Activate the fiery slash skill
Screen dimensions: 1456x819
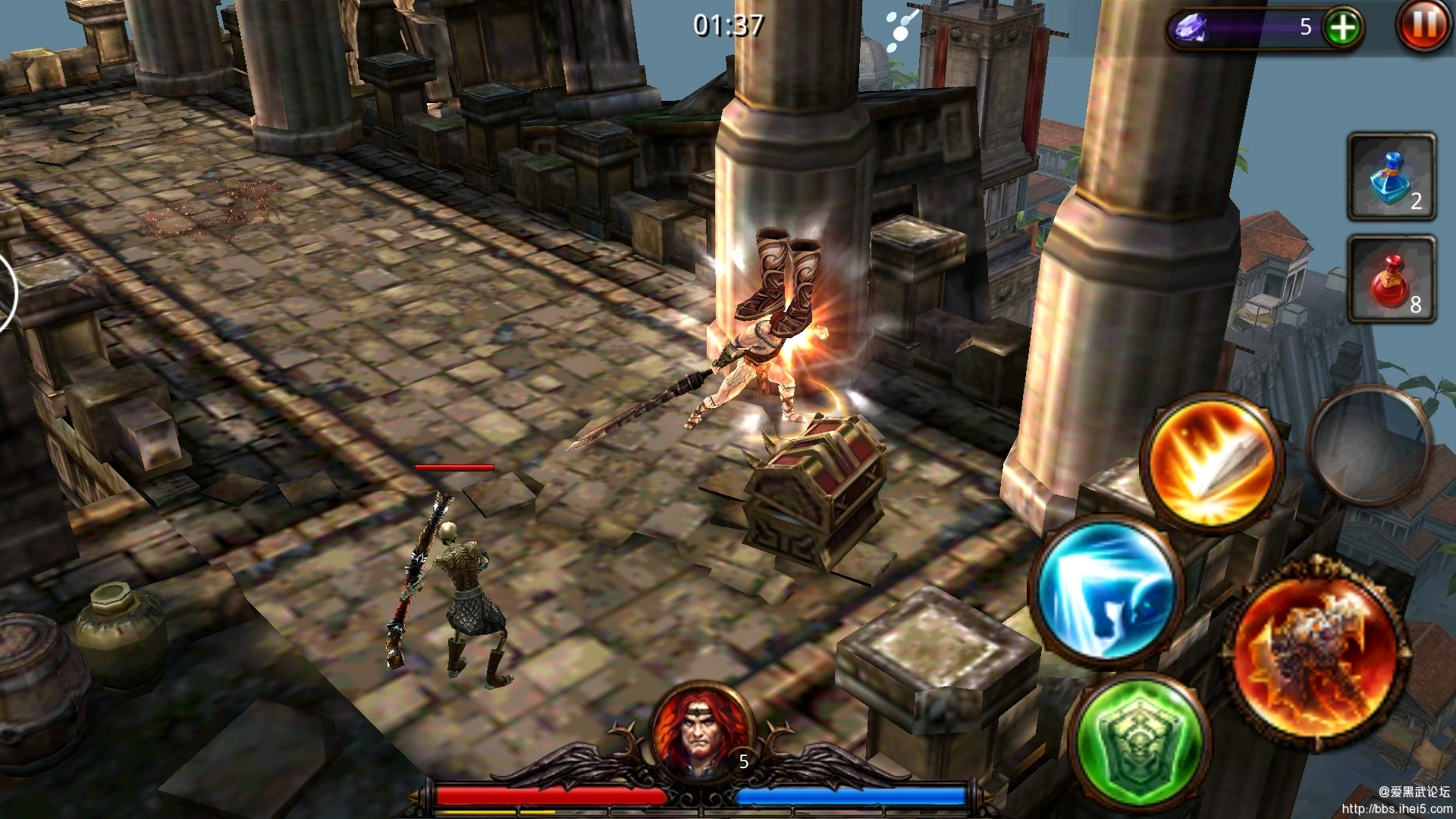pyautogui.click(x=1210, y=463)
